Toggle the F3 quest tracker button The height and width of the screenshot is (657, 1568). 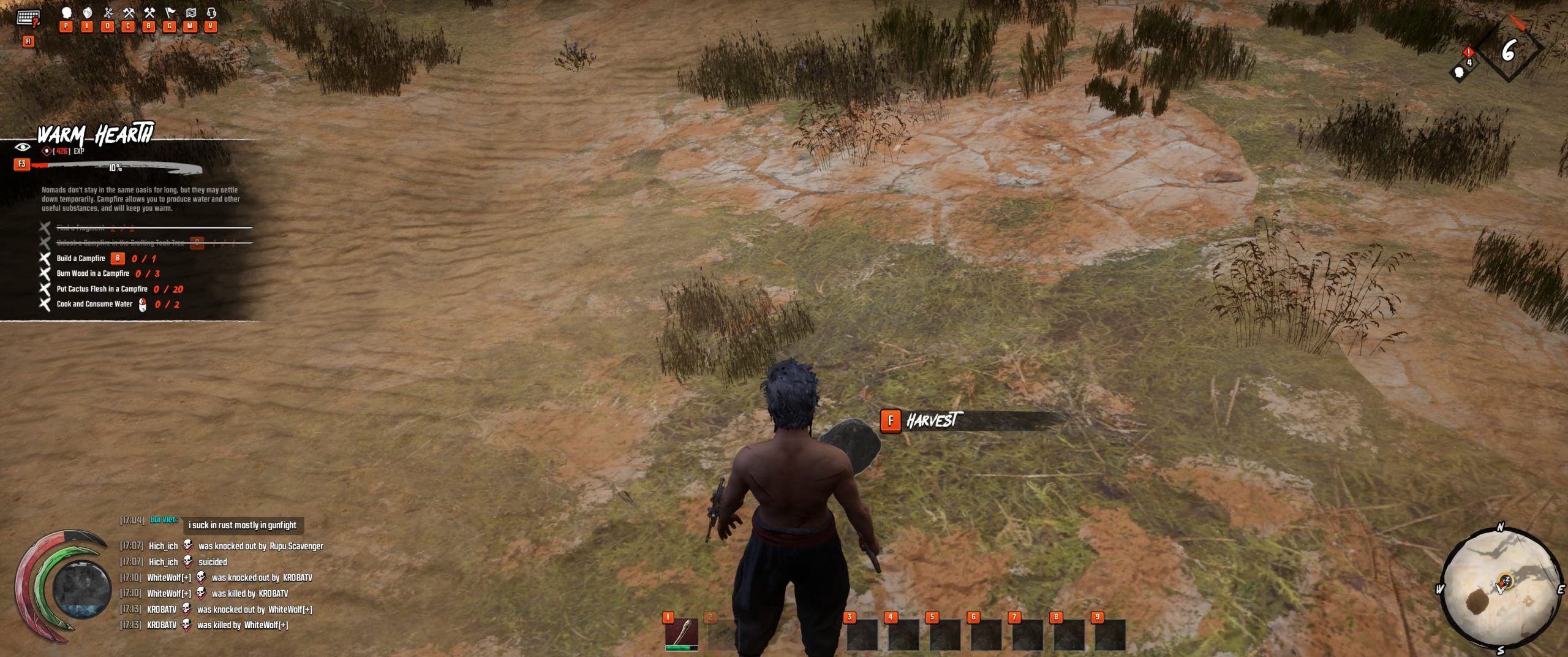(x=21, y=165)
